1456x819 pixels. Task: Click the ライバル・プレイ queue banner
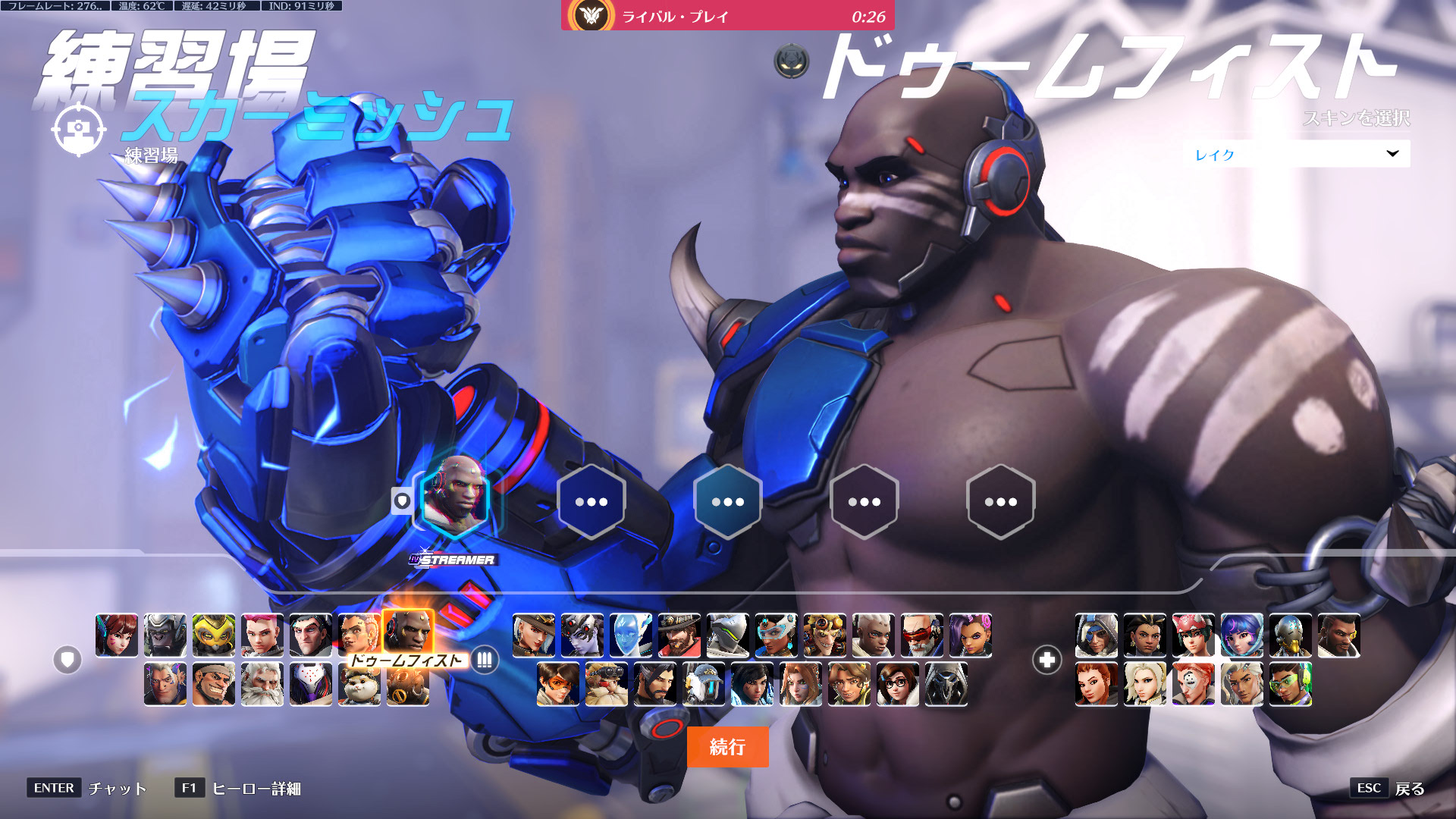tap(727, 16)
